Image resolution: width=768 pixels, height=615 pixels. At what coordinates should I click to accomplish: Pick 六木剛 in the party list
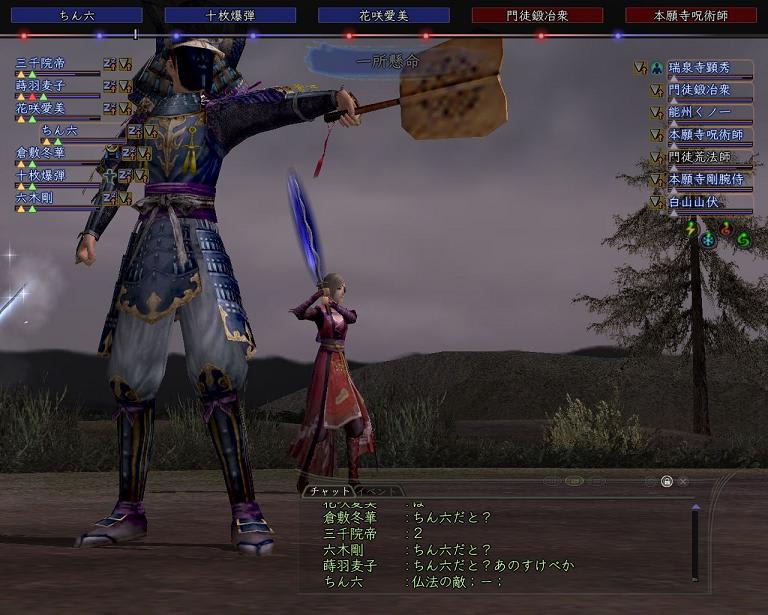pyautogui.click(x=34, y=198)
